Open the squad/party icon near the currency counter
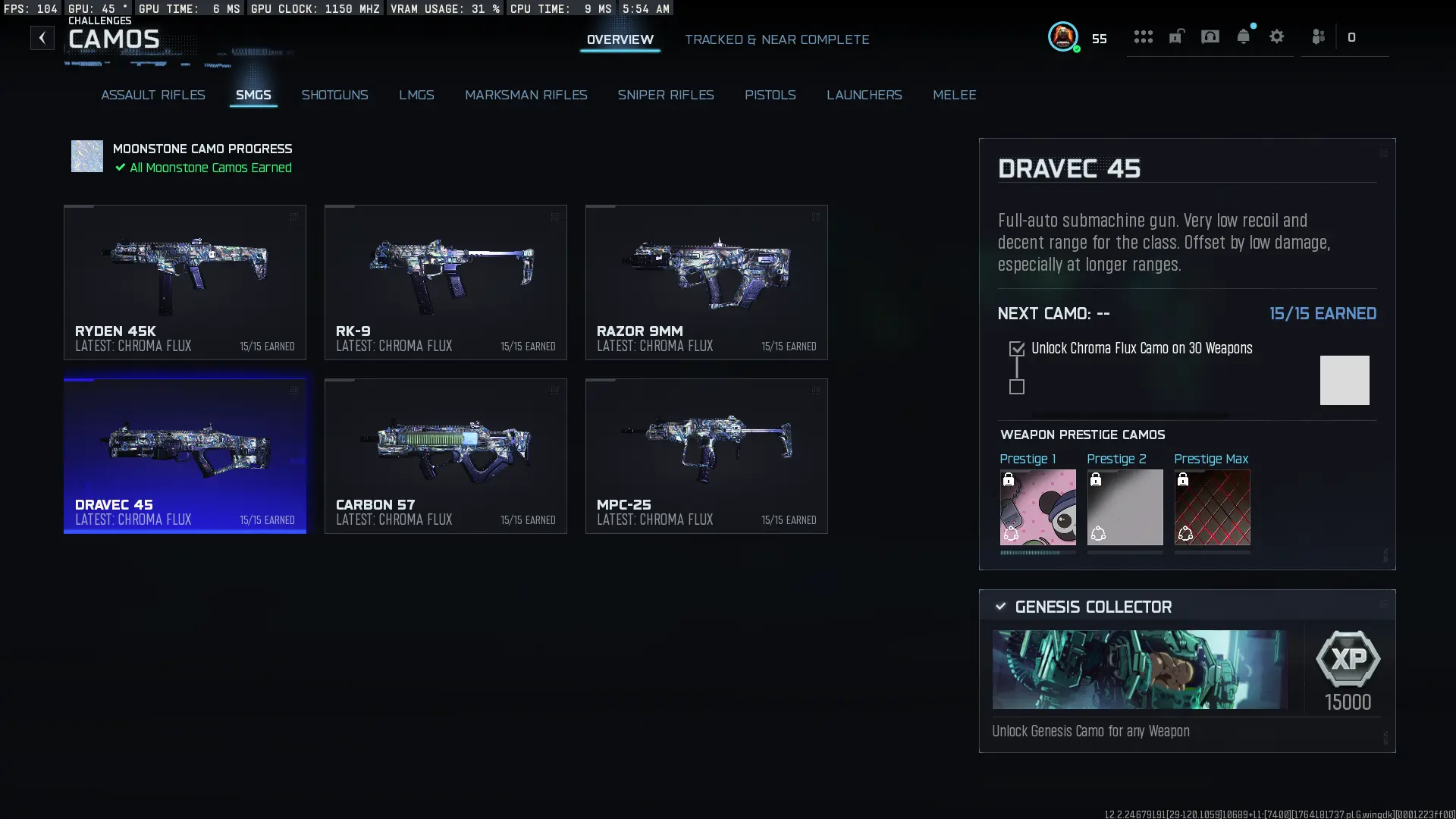Image resolution: width=1456 pixels, height=819 pixels. pyautogui.click(x=1318, y=36)
